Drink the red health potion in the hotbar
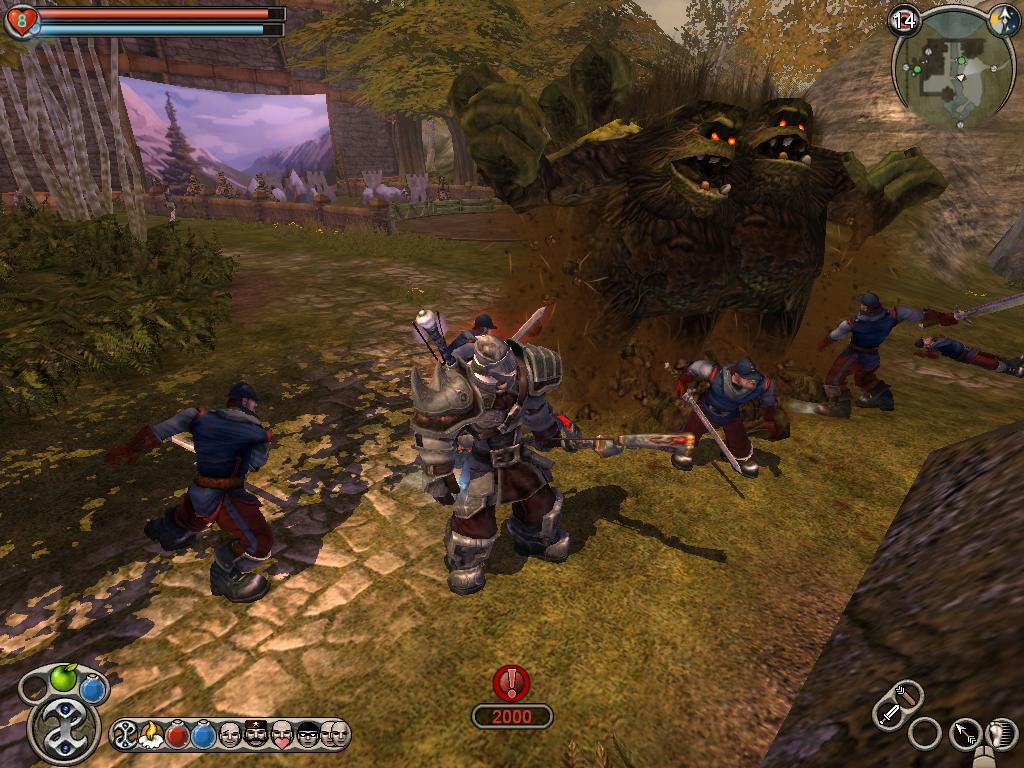1024x768 pixels. [178, 735]
